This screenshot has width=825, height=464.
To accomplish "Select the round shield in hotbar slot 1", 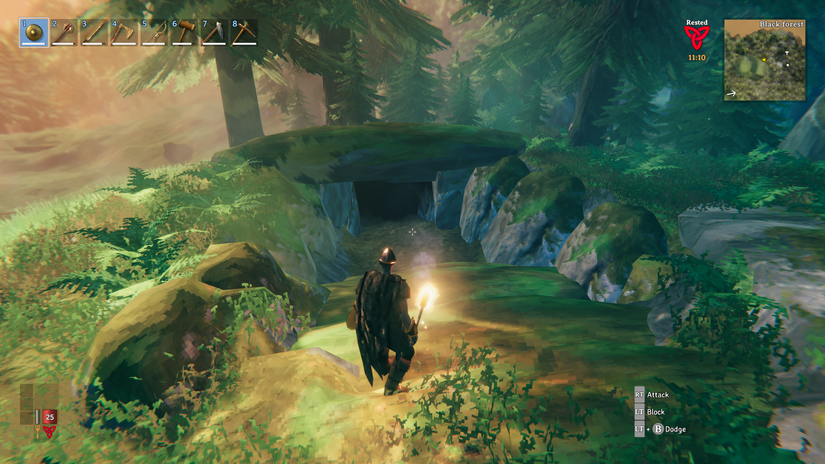I will coord(33,33).
